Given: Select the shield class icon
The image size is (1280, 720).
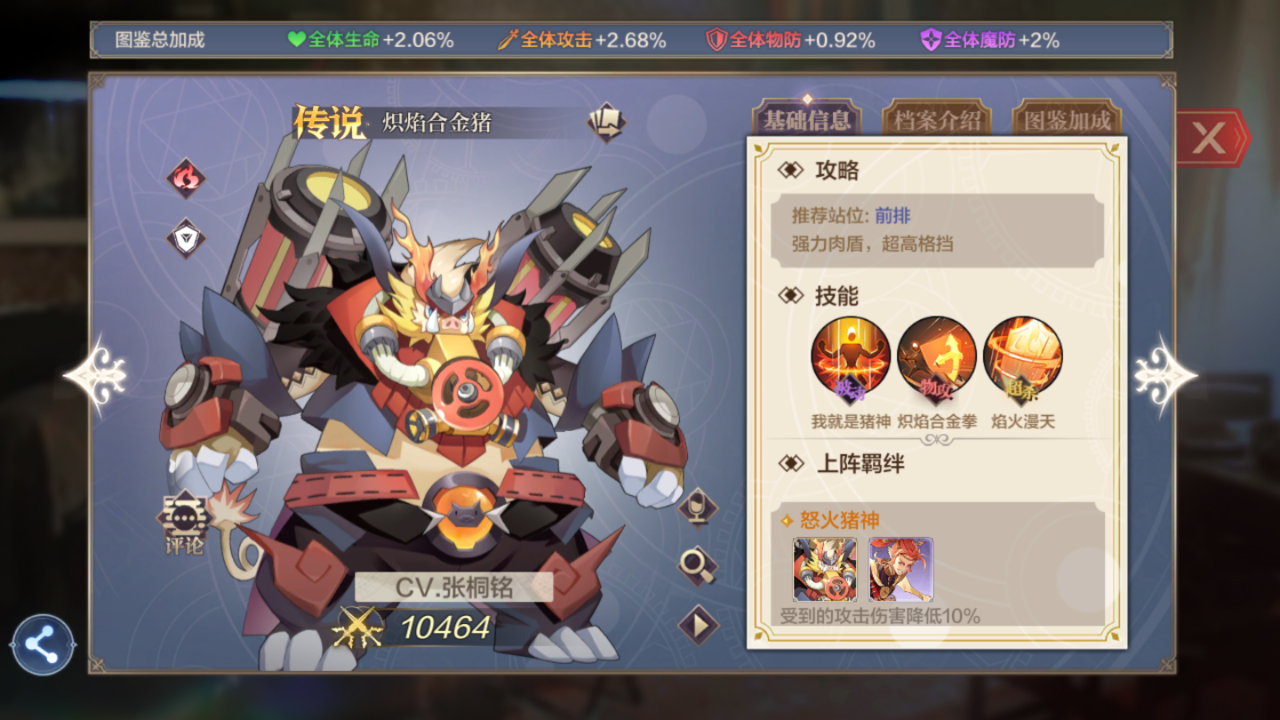Looking at the screenshot, I should pos(185,238).
